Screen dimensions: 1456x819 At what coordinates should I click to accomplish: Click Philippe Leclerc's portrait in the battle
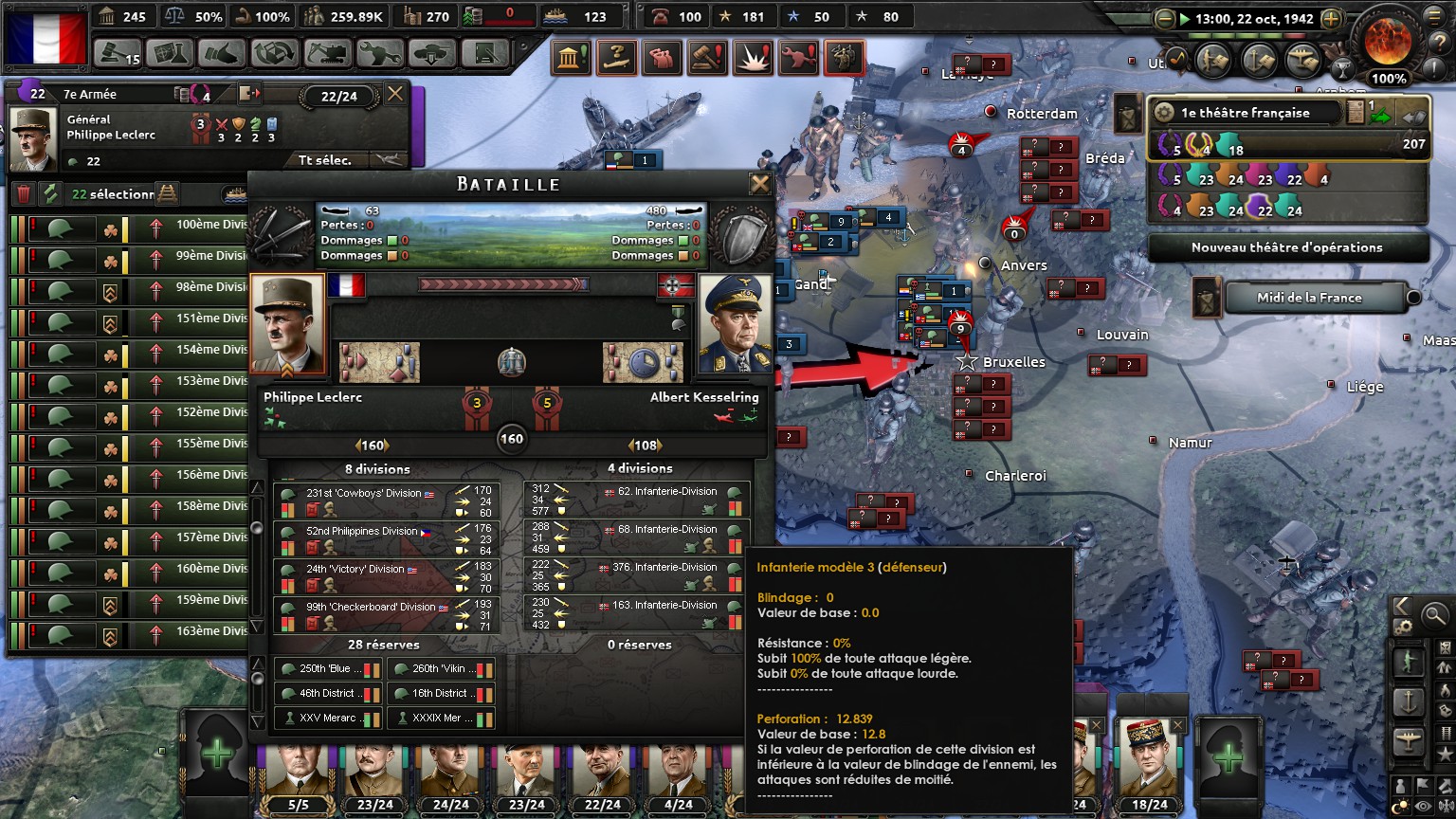click(x=287, y=324)
